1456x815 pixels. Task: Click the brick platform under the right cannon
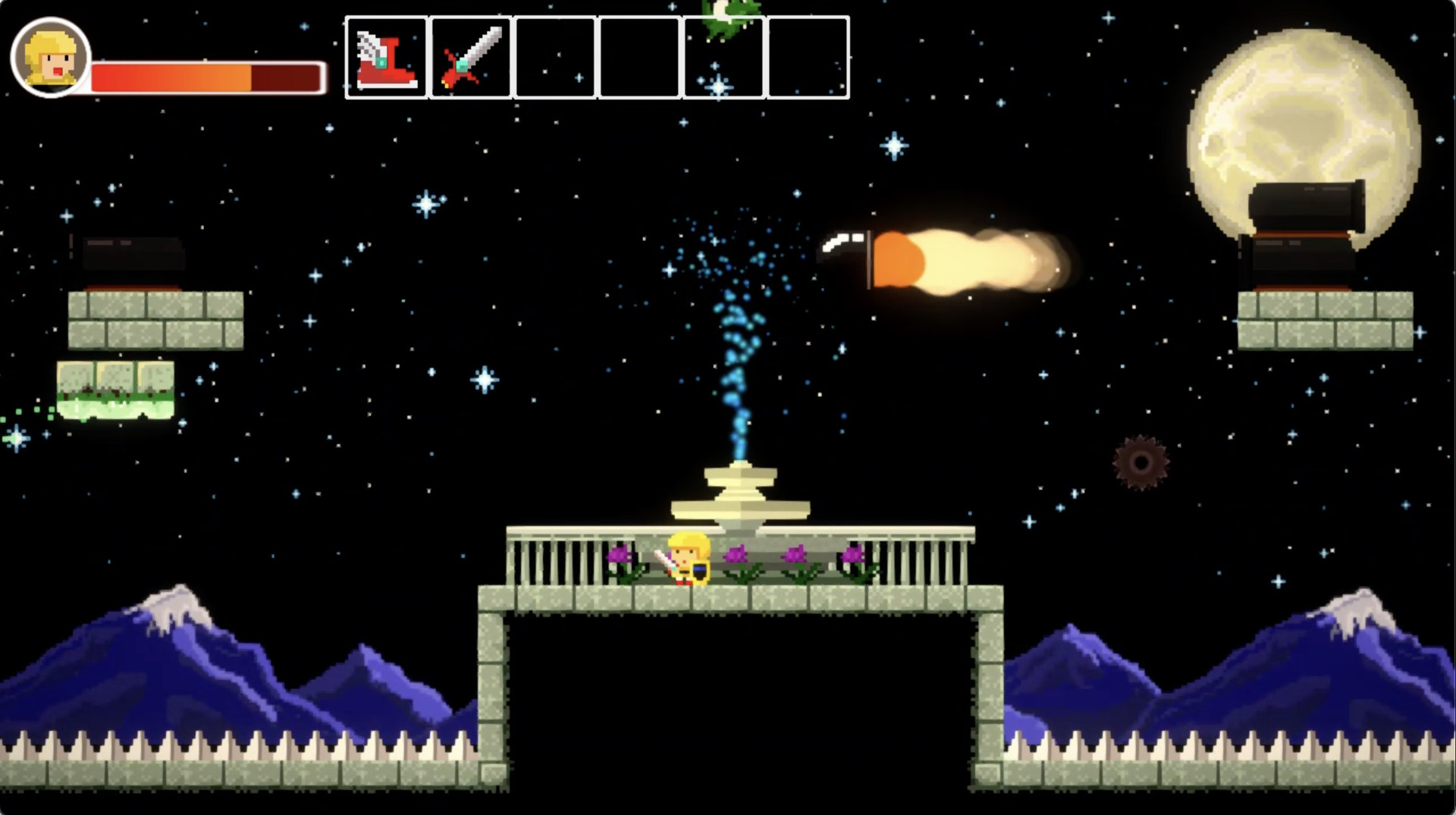1327,322
